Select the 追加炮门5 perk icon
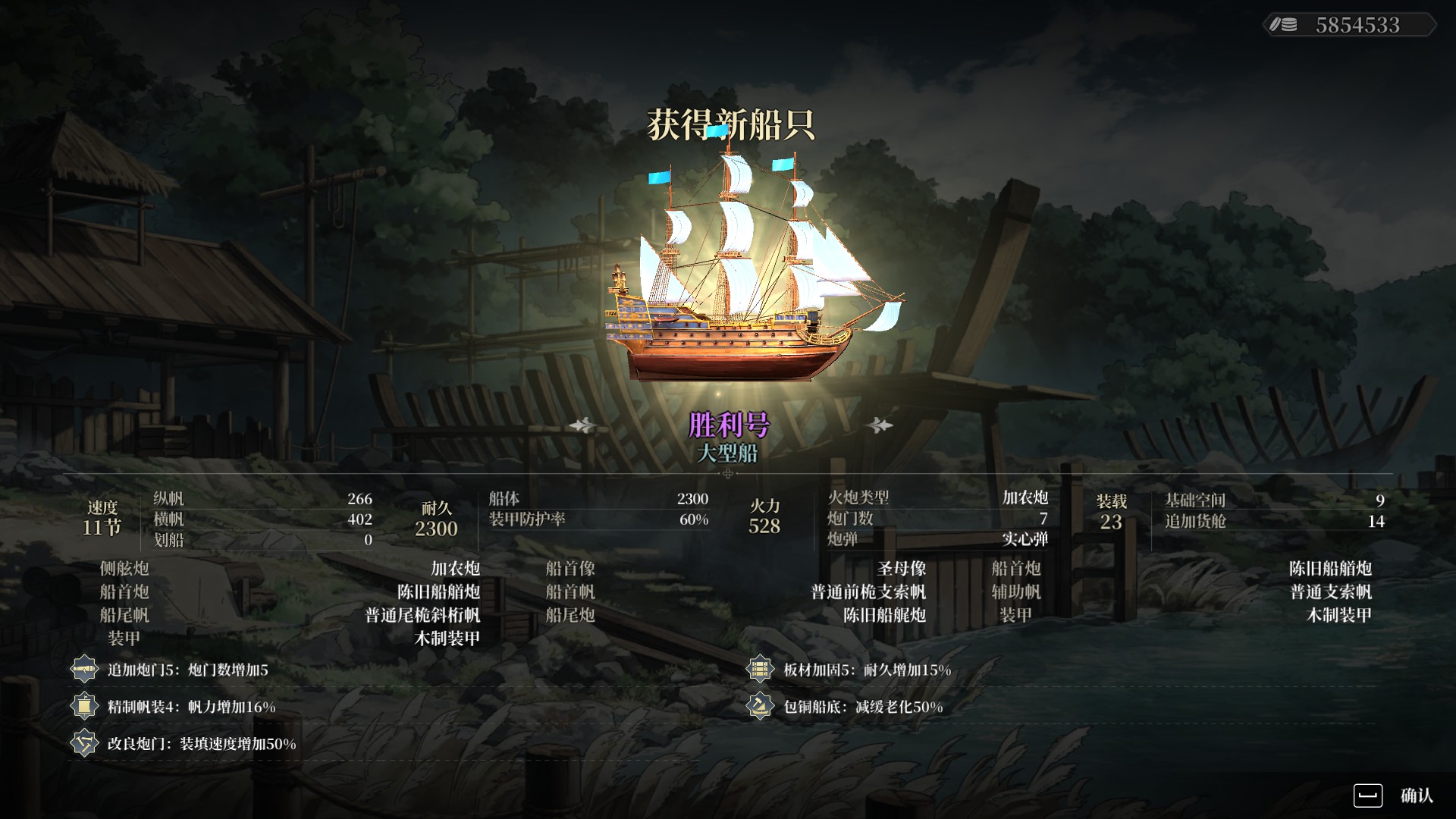 pyautogui.click(x=84, y=670)
